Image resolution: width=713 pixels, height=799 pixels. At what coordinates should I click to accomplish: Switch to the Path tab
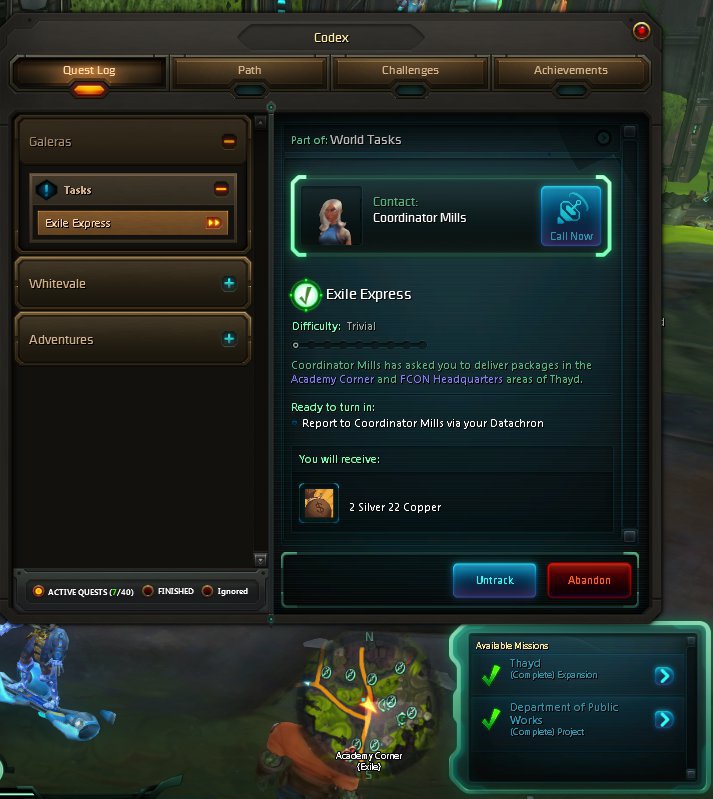pos(249,72)
